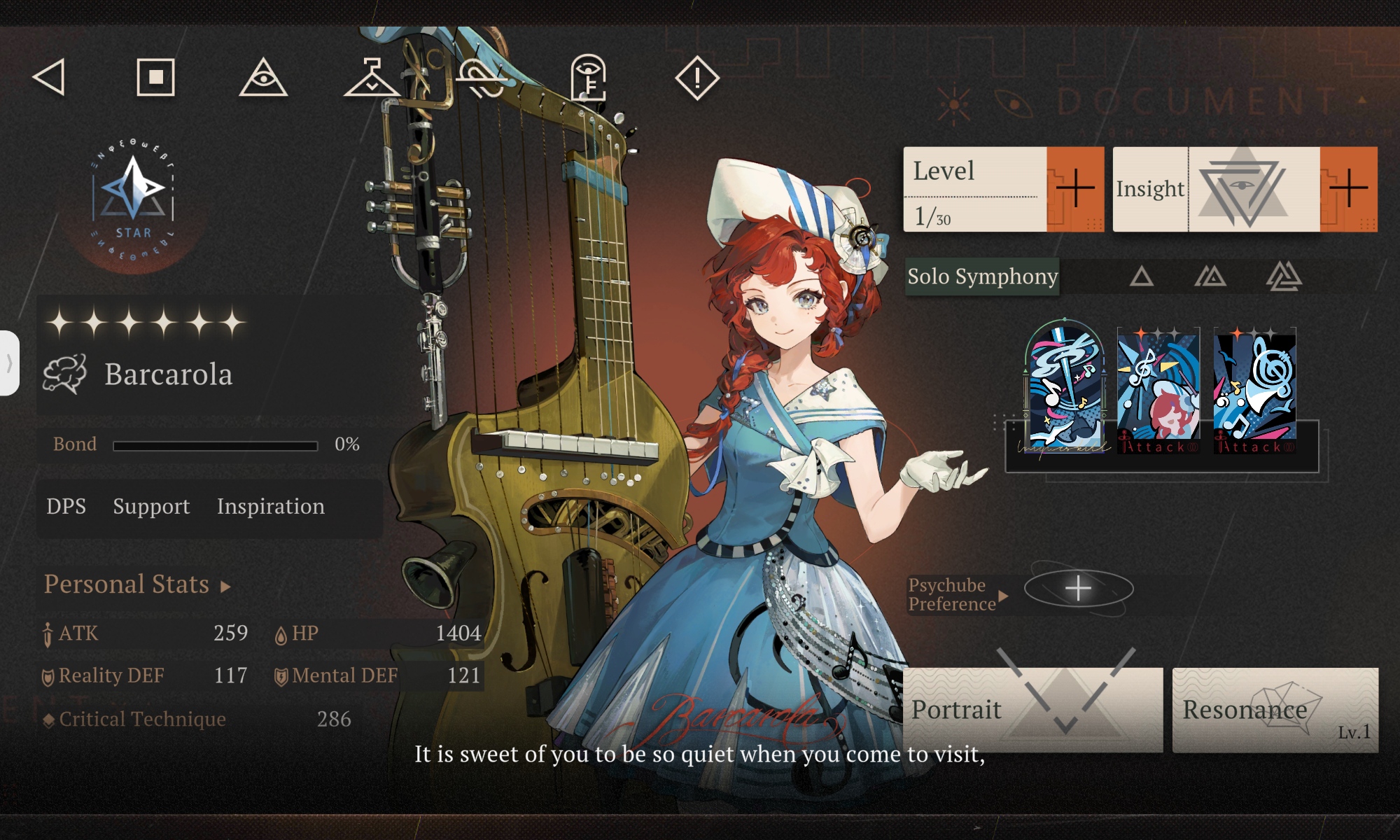Tap the diamond exclamation info icon
This screenshot has width=1400, height=840.
click(x=696, y=78)
